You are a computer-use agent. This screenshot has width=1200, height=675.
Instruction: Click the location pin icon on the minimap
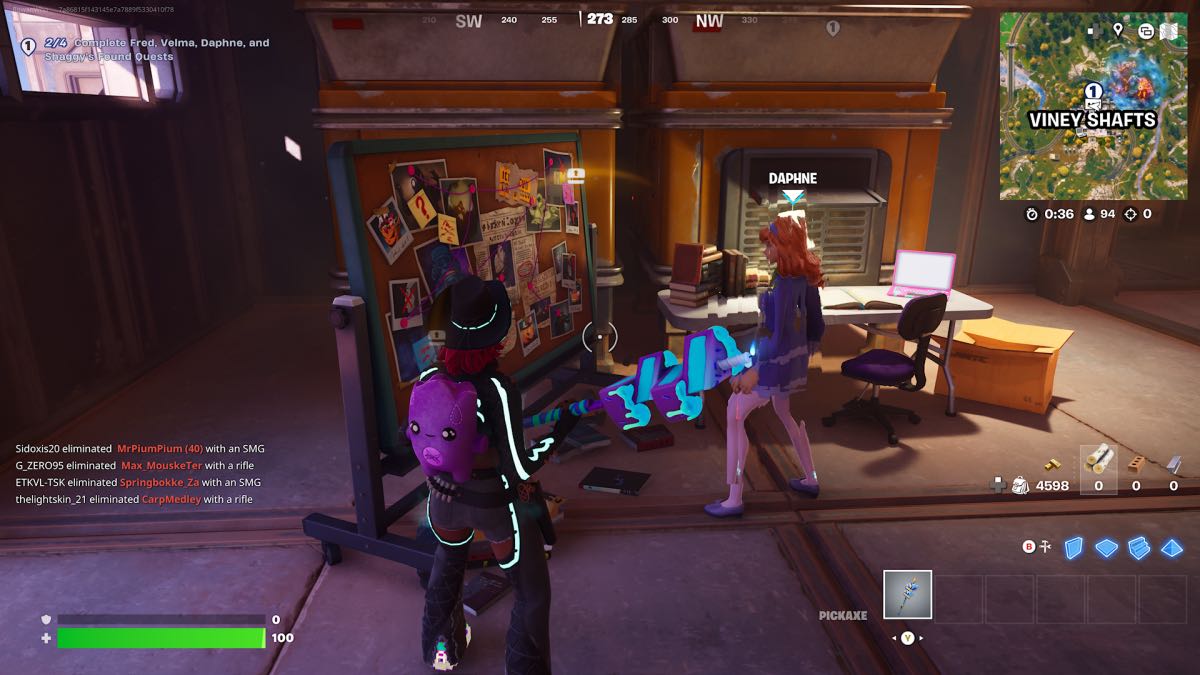pos(1118,30)
